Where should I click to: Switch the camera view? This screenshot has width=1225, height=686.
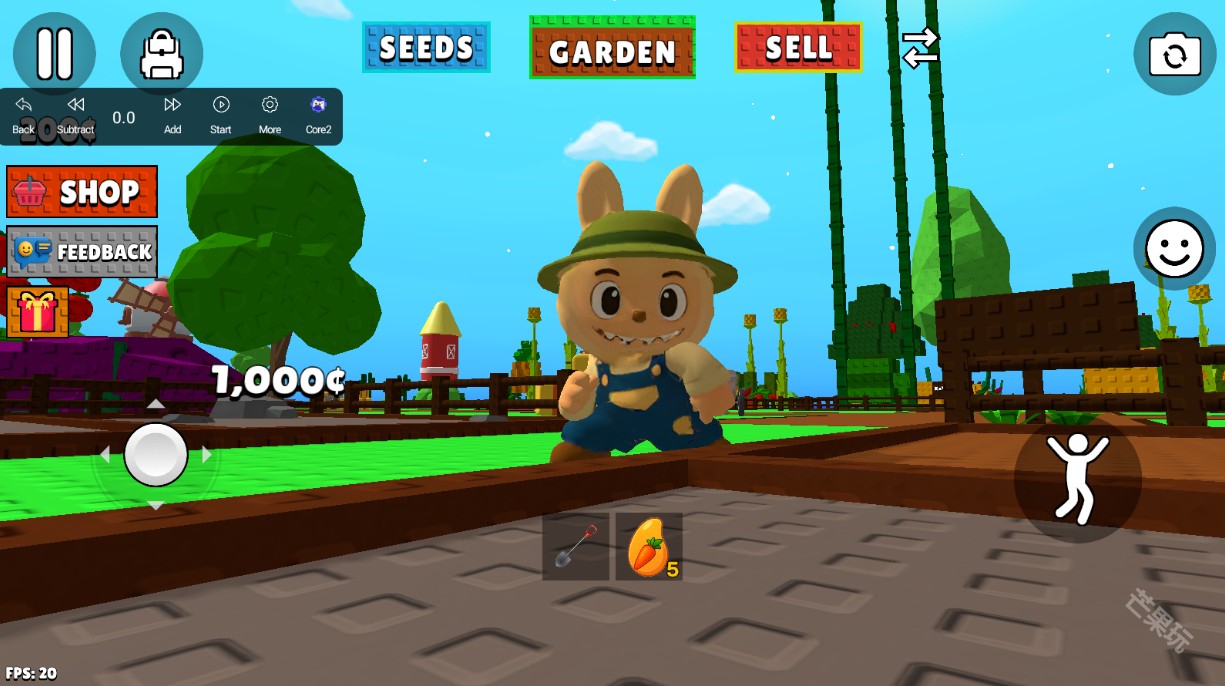click(x=1174, y=54)
